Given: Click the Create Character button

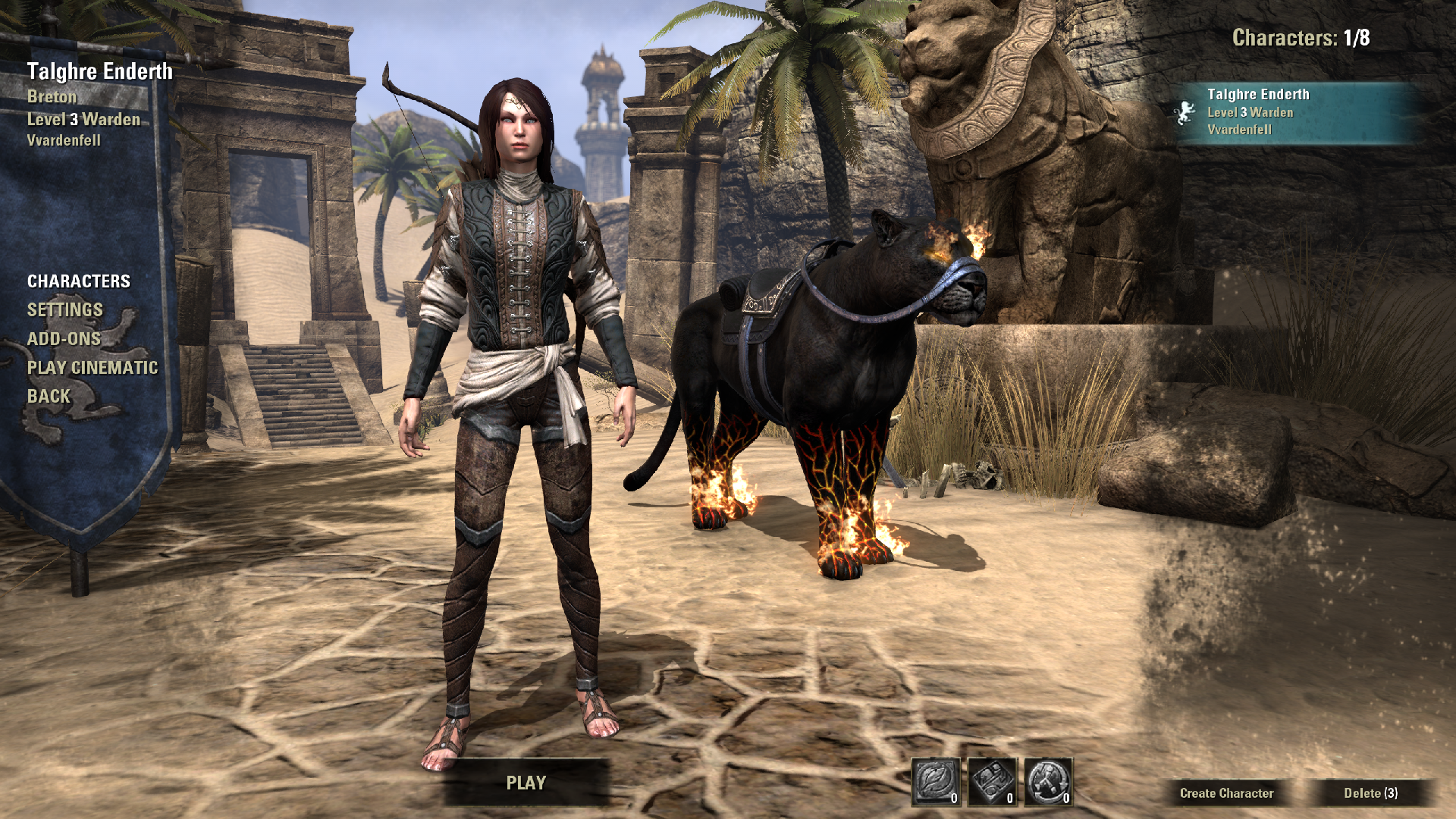Looking at the screenshot, I should [1226, 793].
